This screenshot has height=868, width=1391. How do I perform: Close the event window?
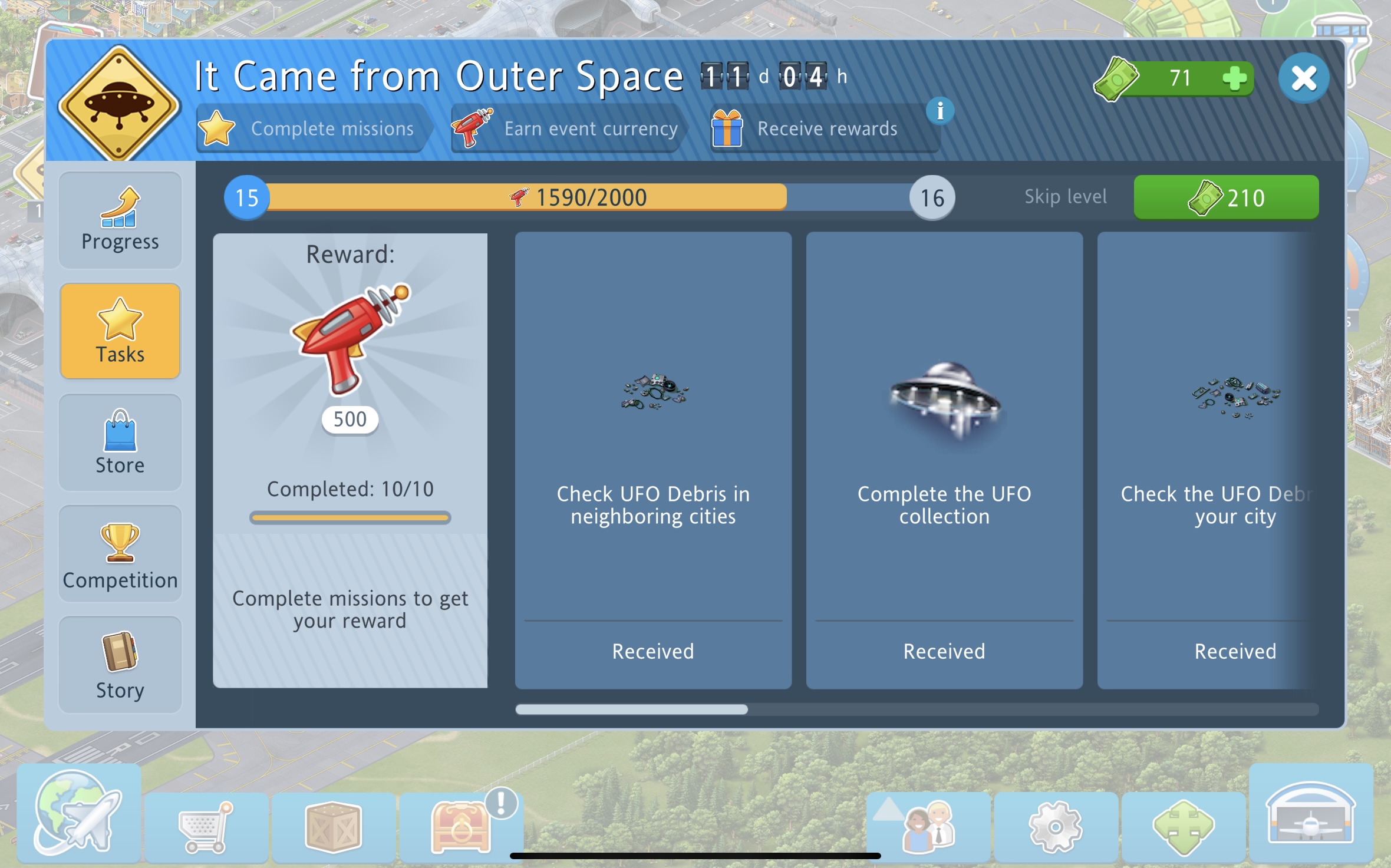[x=1303, y=78]
